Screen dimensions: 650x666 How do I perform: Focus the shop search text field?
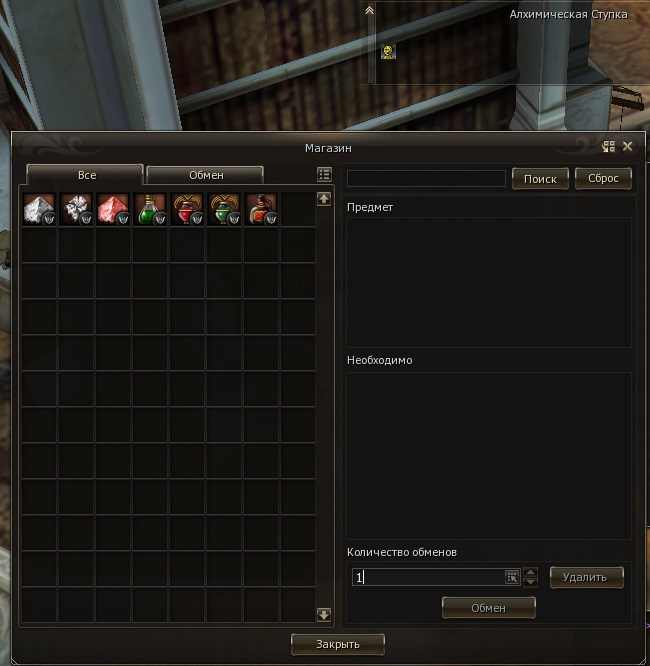click(426, 178)
